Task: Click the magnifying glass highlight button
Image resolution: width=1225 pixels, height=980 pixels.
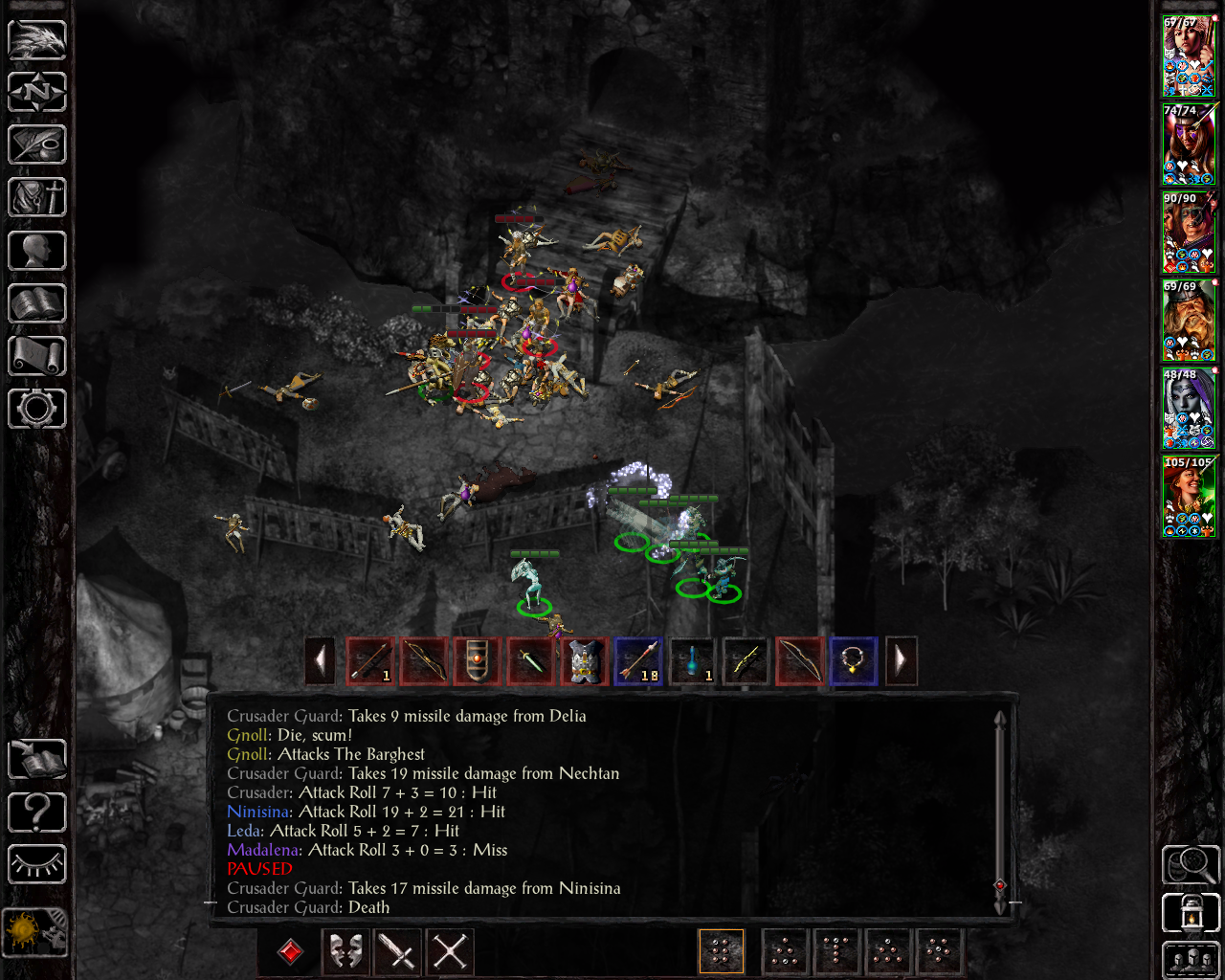Action: click(x=1190, y=864)
